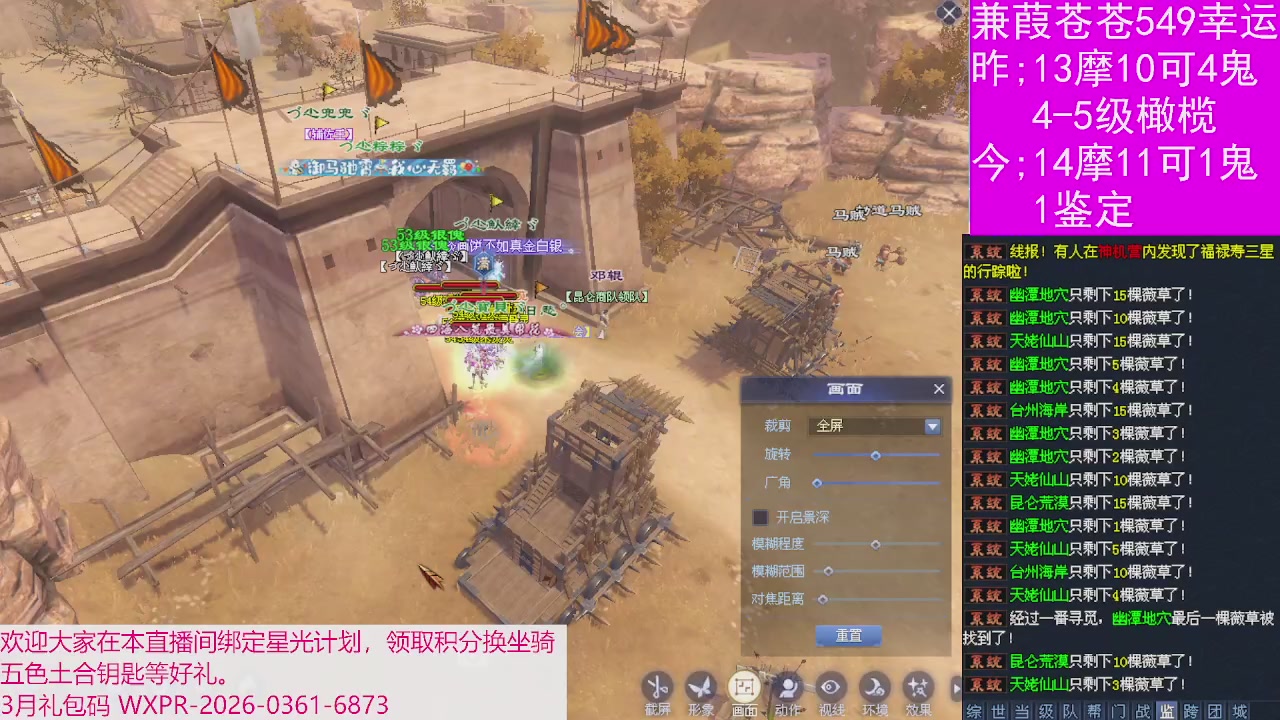The width and height of the screenshot is (1280, 720).
Task: Expand the hidden toolbar with right arrow
Action: 956,688
